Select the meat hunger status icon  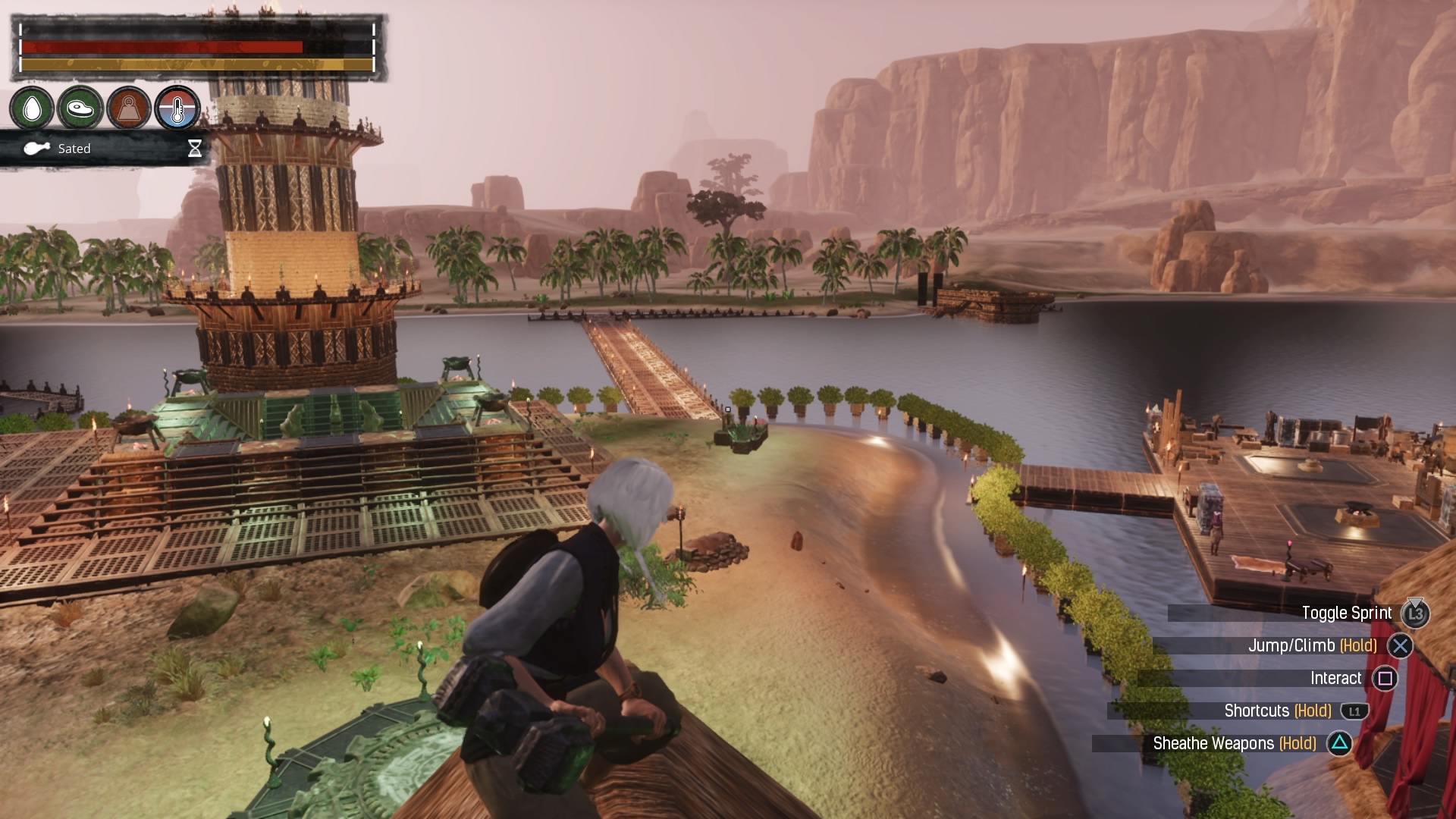tap(80, 108)
